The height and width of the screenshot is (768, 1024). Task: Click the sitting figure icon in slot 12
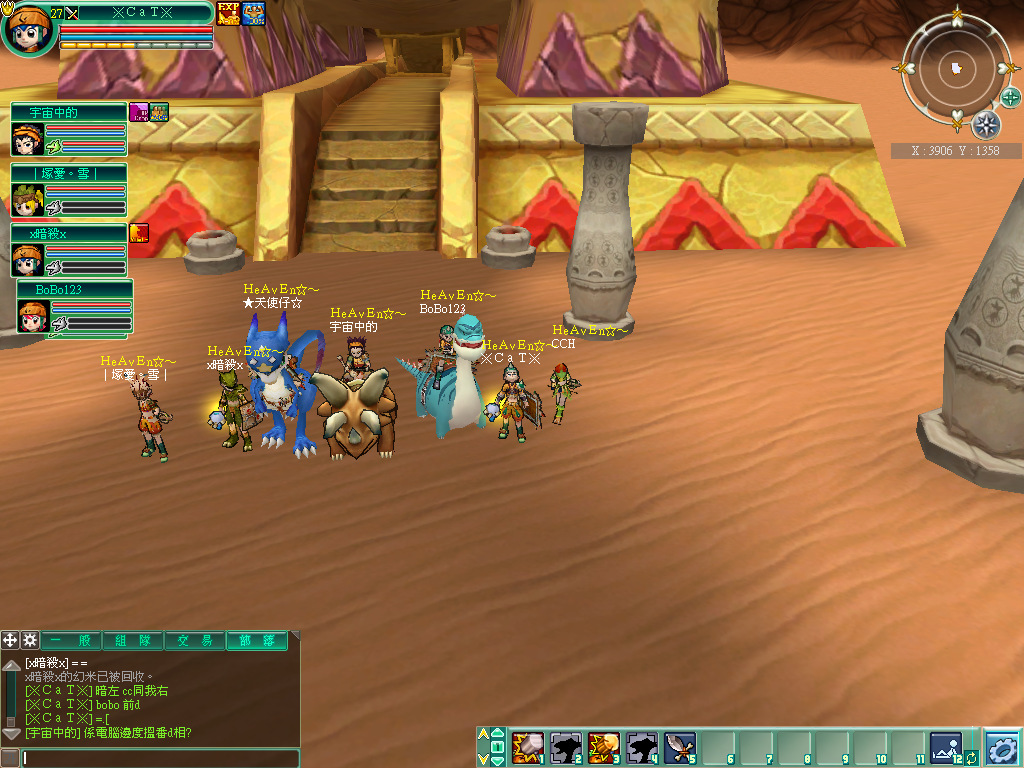click(x=945, y=746)
